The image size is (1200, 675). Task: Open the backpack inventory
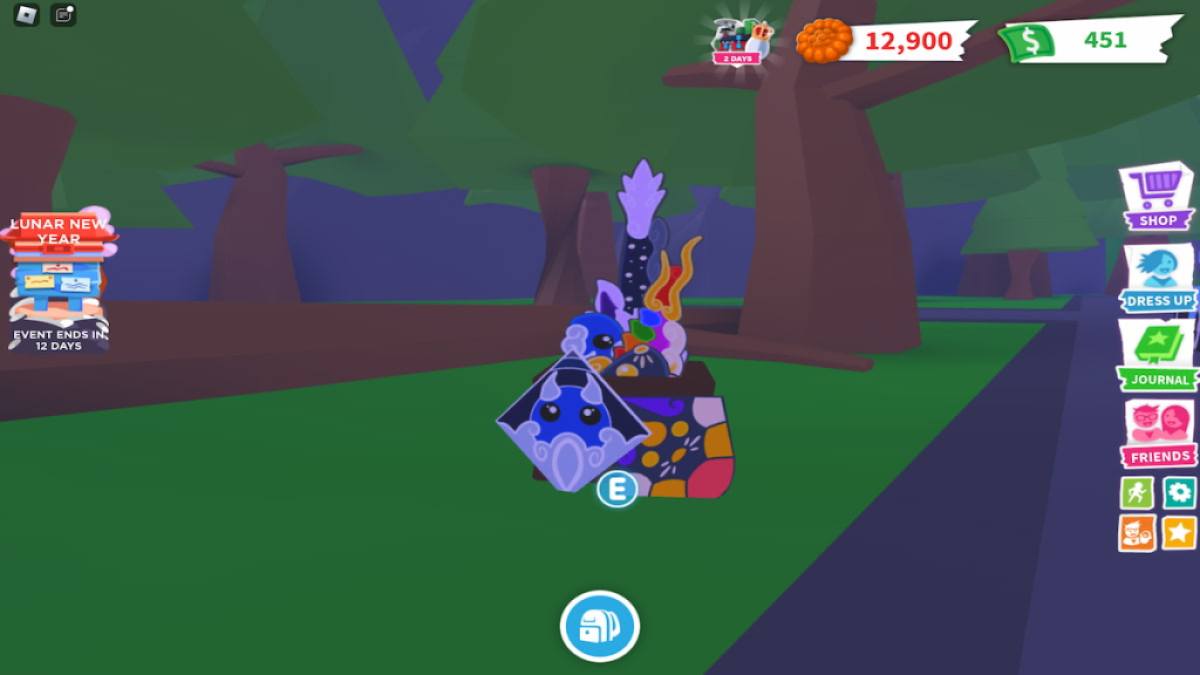tap(599, 627)
